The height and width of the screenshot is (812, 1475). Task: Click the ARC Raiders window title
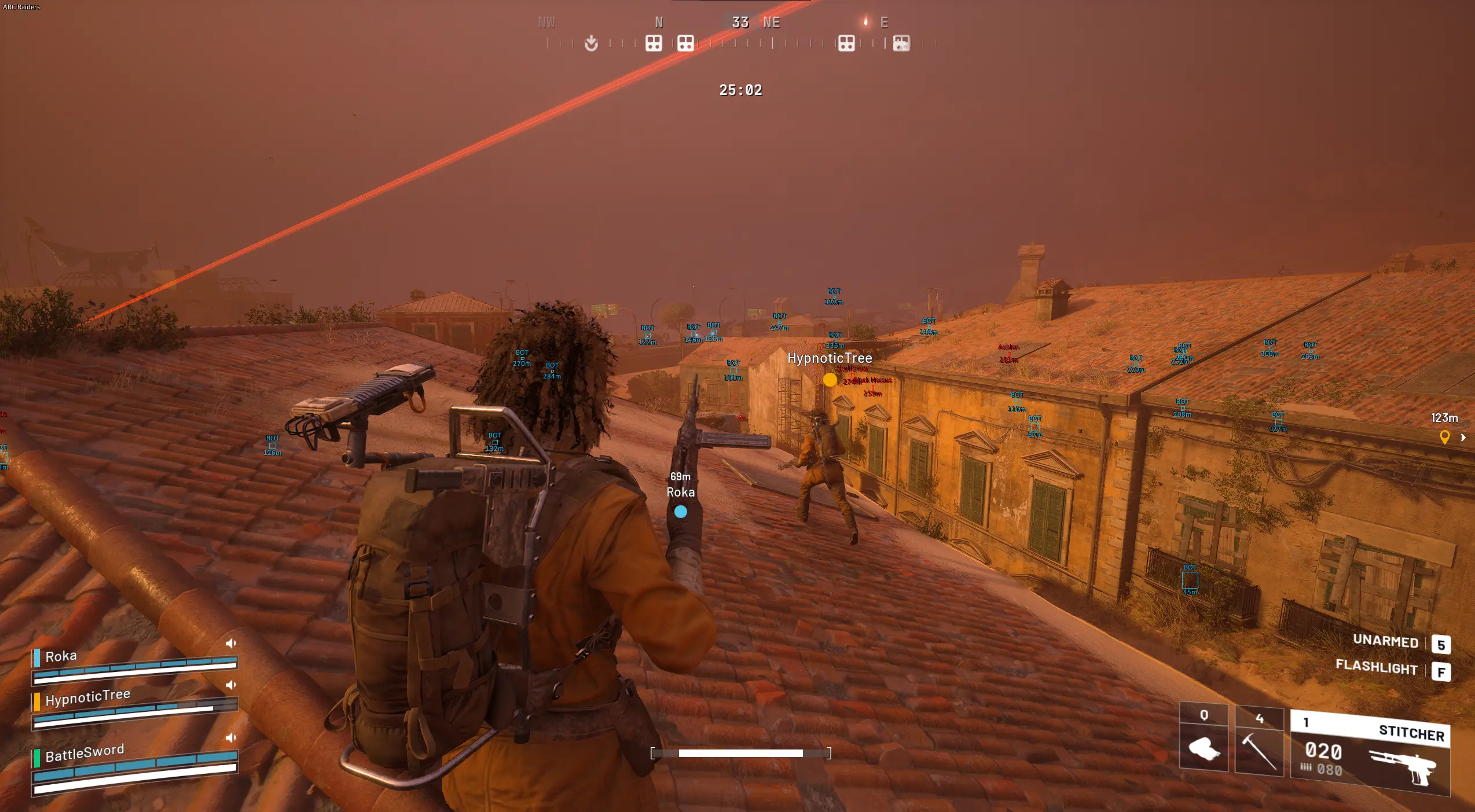click(x=22, y=6)
